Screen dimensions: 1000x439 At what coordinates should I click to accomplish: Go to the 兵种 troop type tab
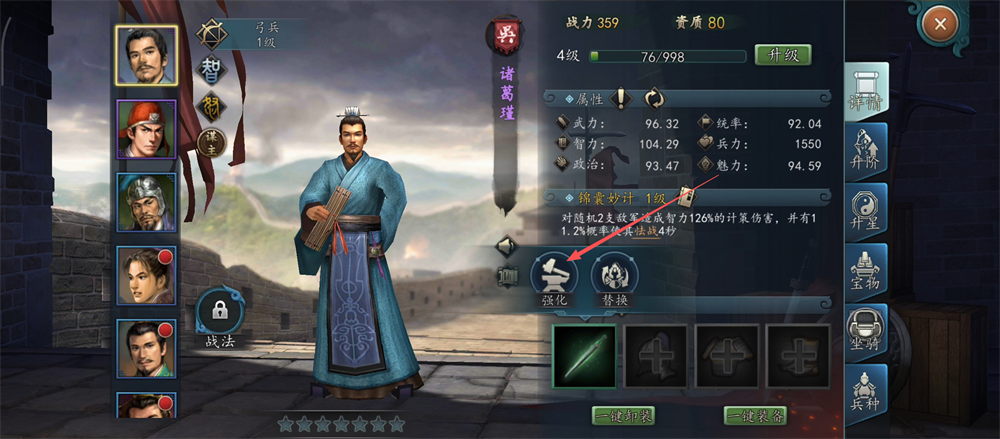point(865,392)
